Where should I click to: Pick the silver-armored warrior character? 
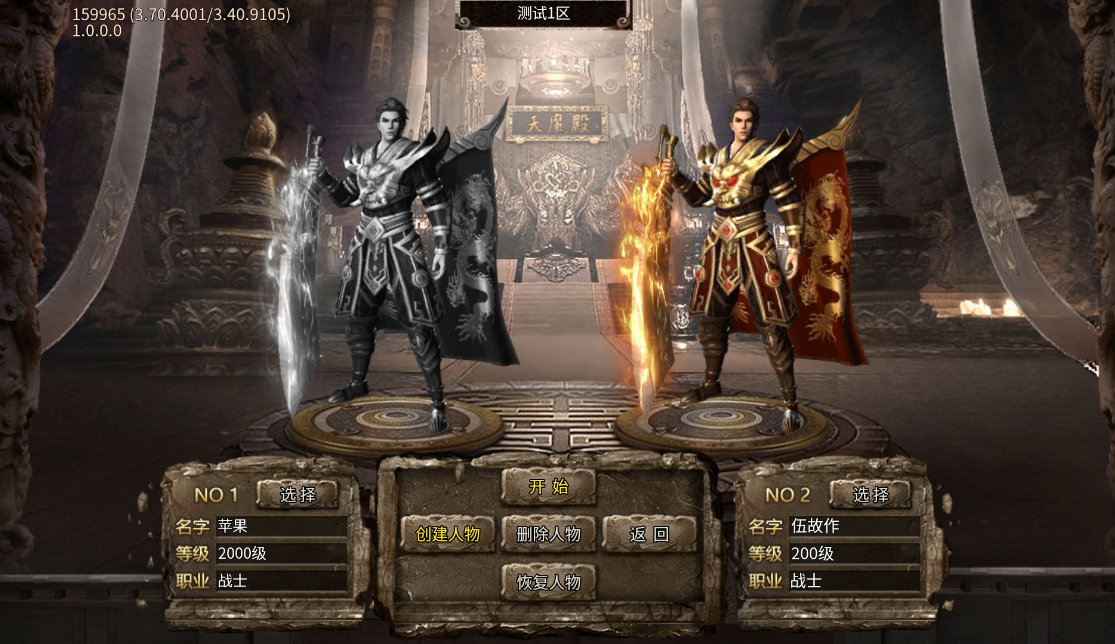tap(390, 260)
